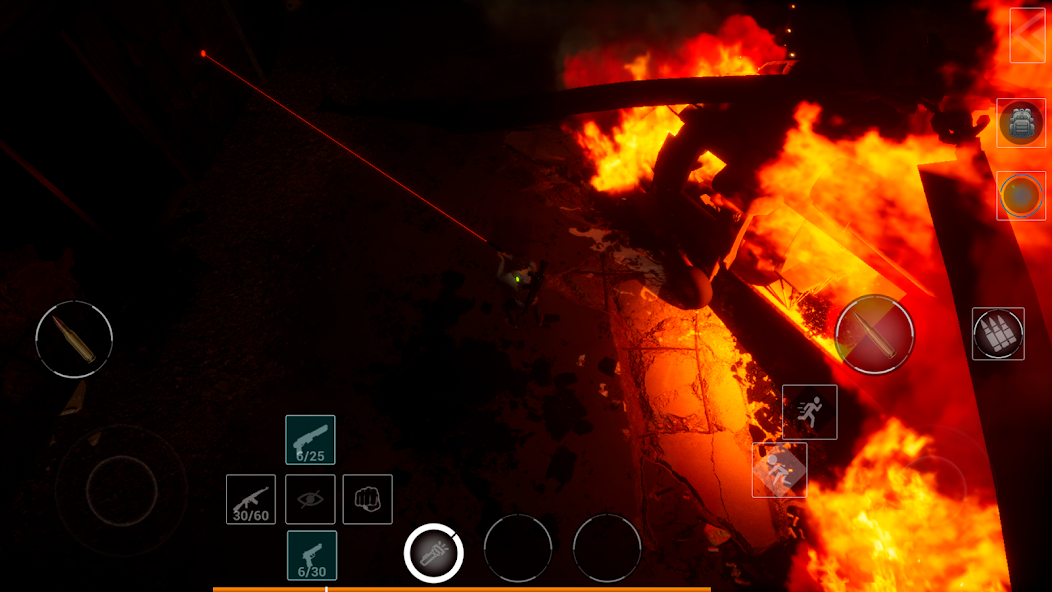Switch to the assault rifle slot 30/60
1052x592 pixels.
tap(251, 499)
